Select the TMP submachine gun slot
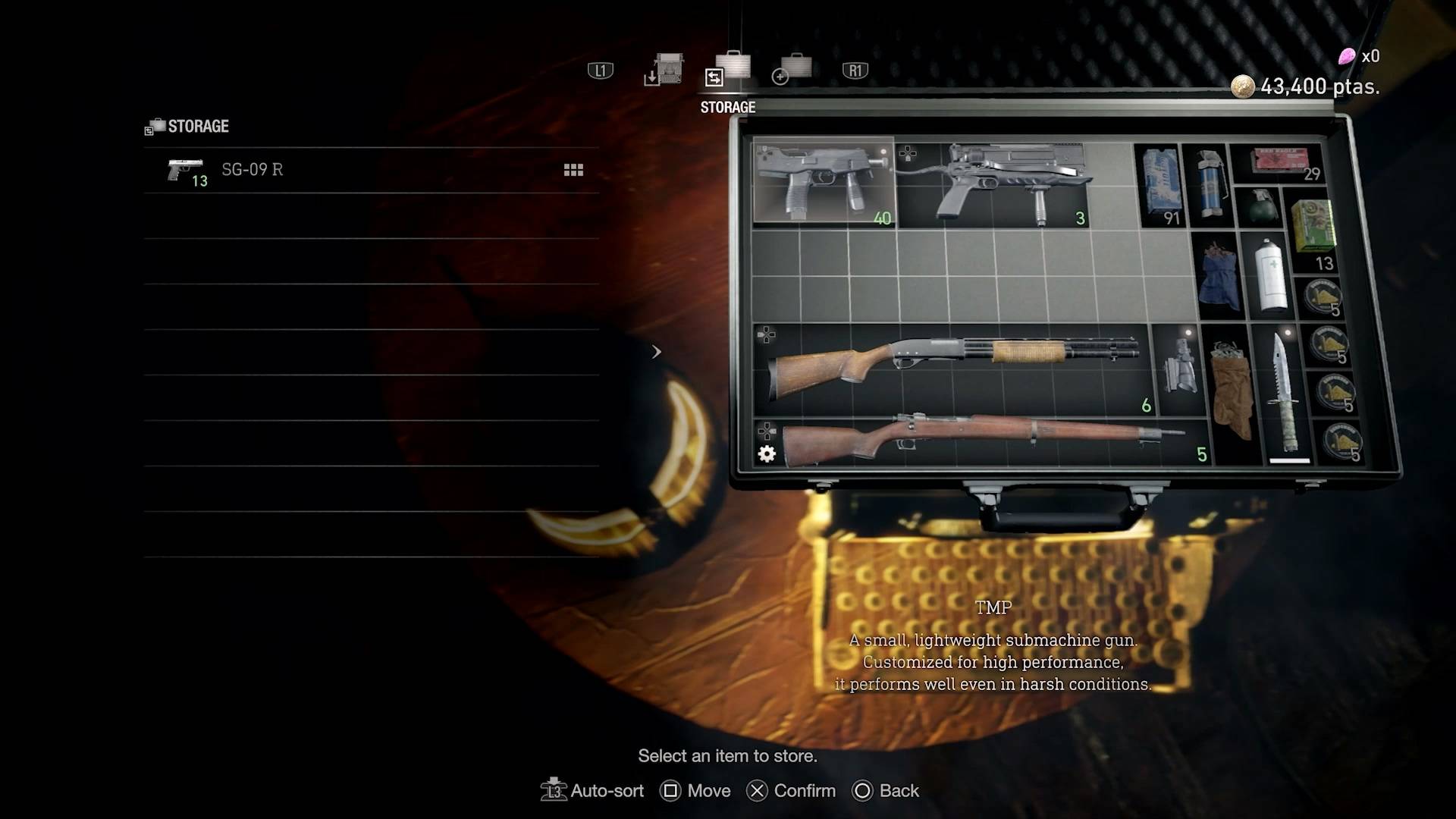Image resolution: width=1456 pixels, height=819 pixels. [824, 181]
